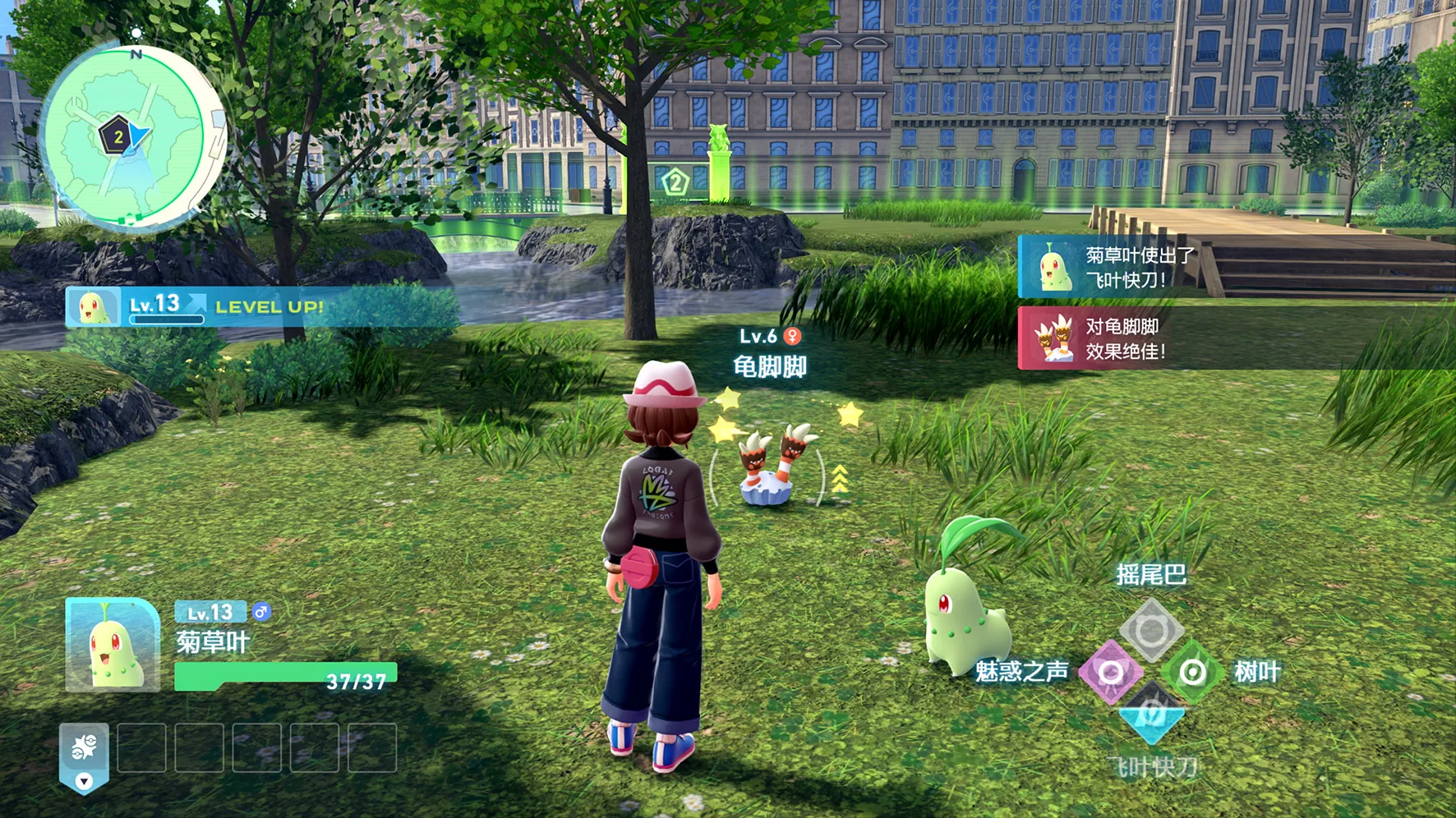Select the 摇尾巴 move diamond
The height and width of the screenshot is (818, 1456).
tap(1151, 630)
